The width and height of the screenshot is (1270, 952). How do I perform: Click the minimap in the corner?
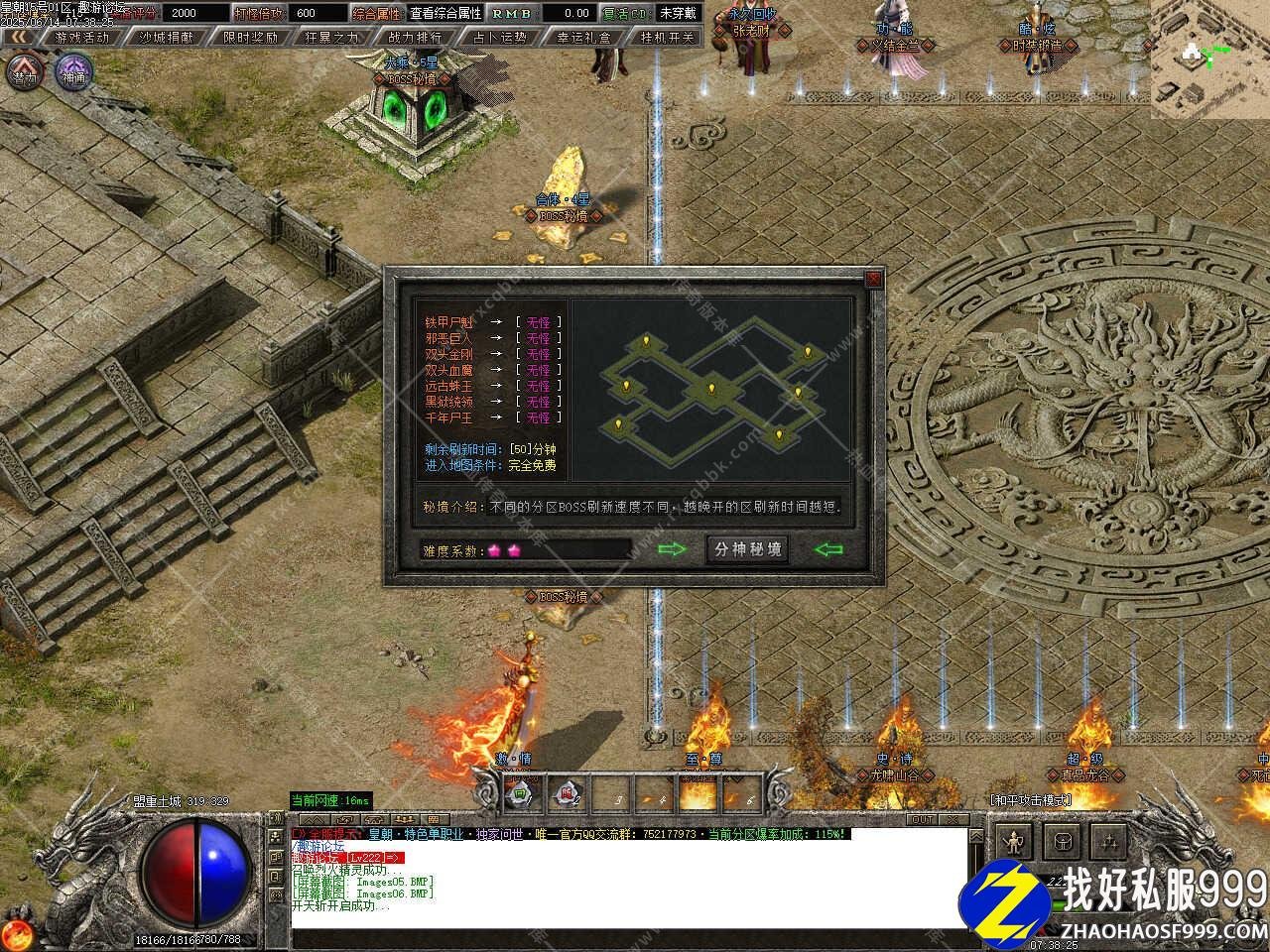click(1209, 59)
